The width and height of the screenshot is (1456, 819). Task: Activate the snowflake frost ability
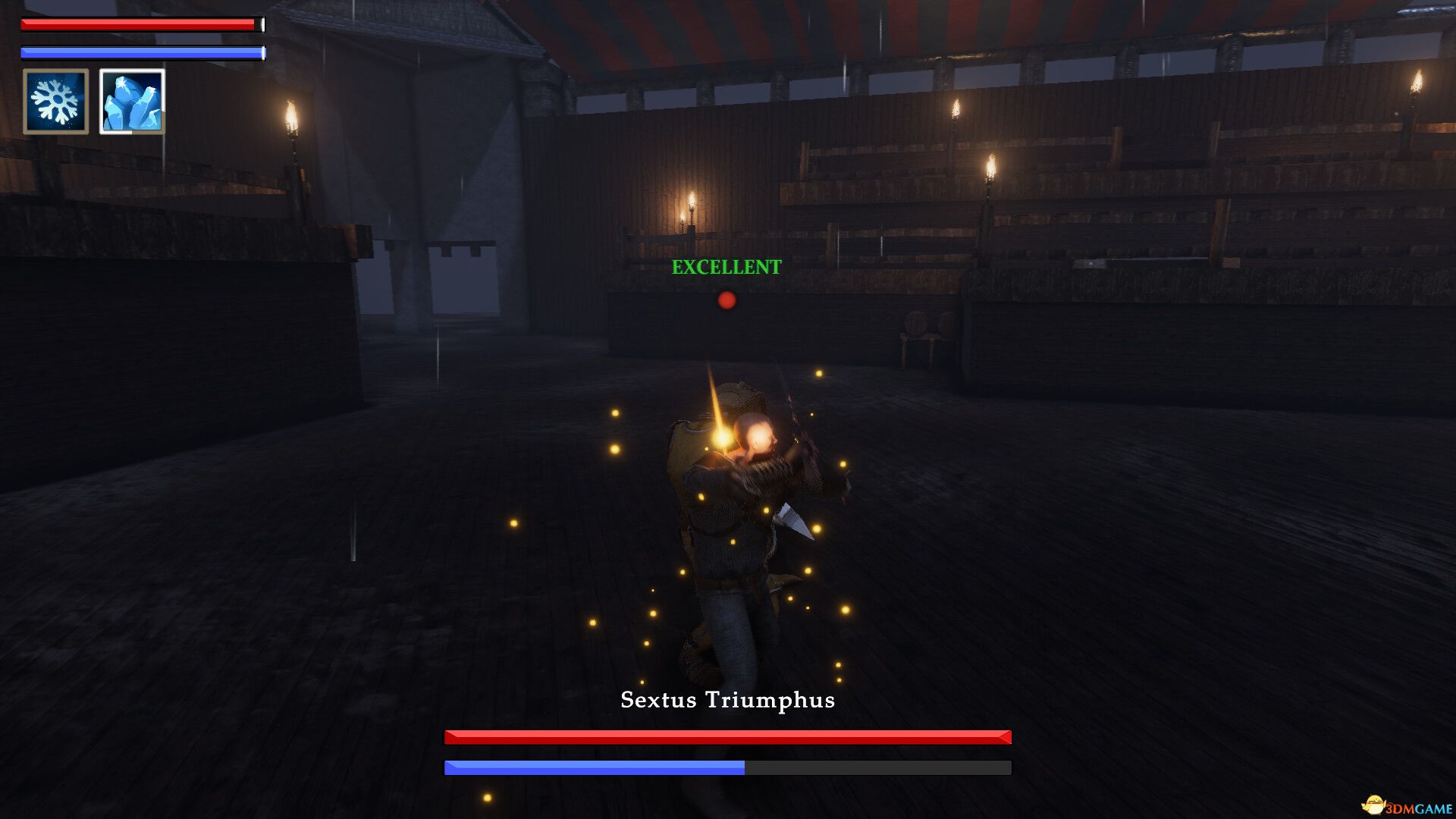(55, 102)
